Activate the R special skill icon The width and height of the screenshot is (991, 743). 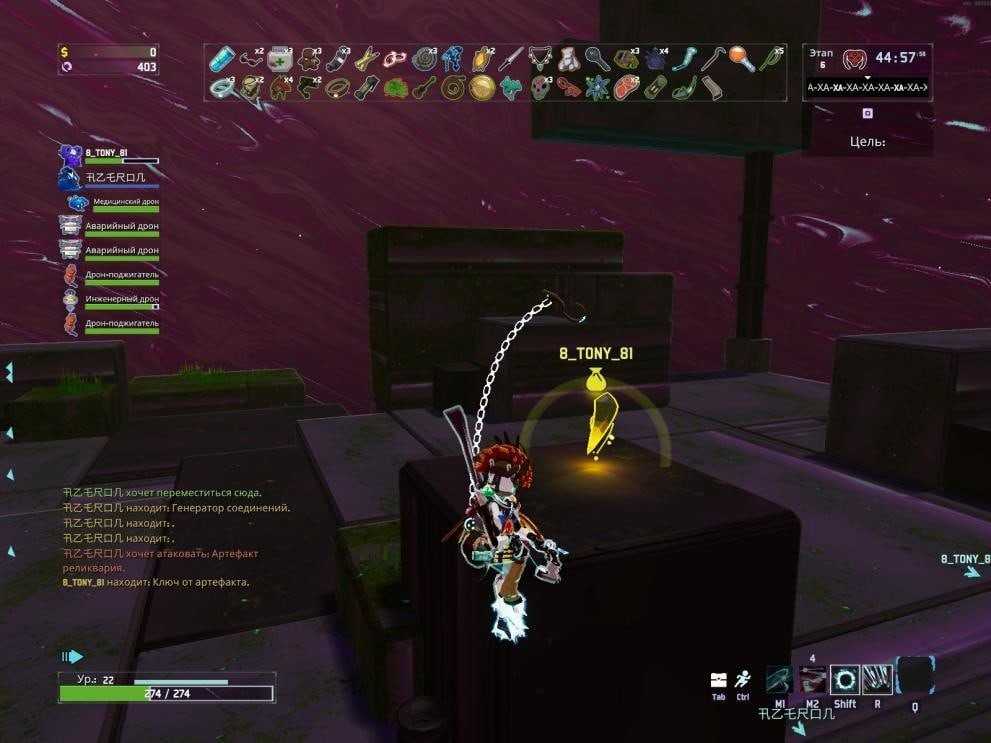click(877, 679)
